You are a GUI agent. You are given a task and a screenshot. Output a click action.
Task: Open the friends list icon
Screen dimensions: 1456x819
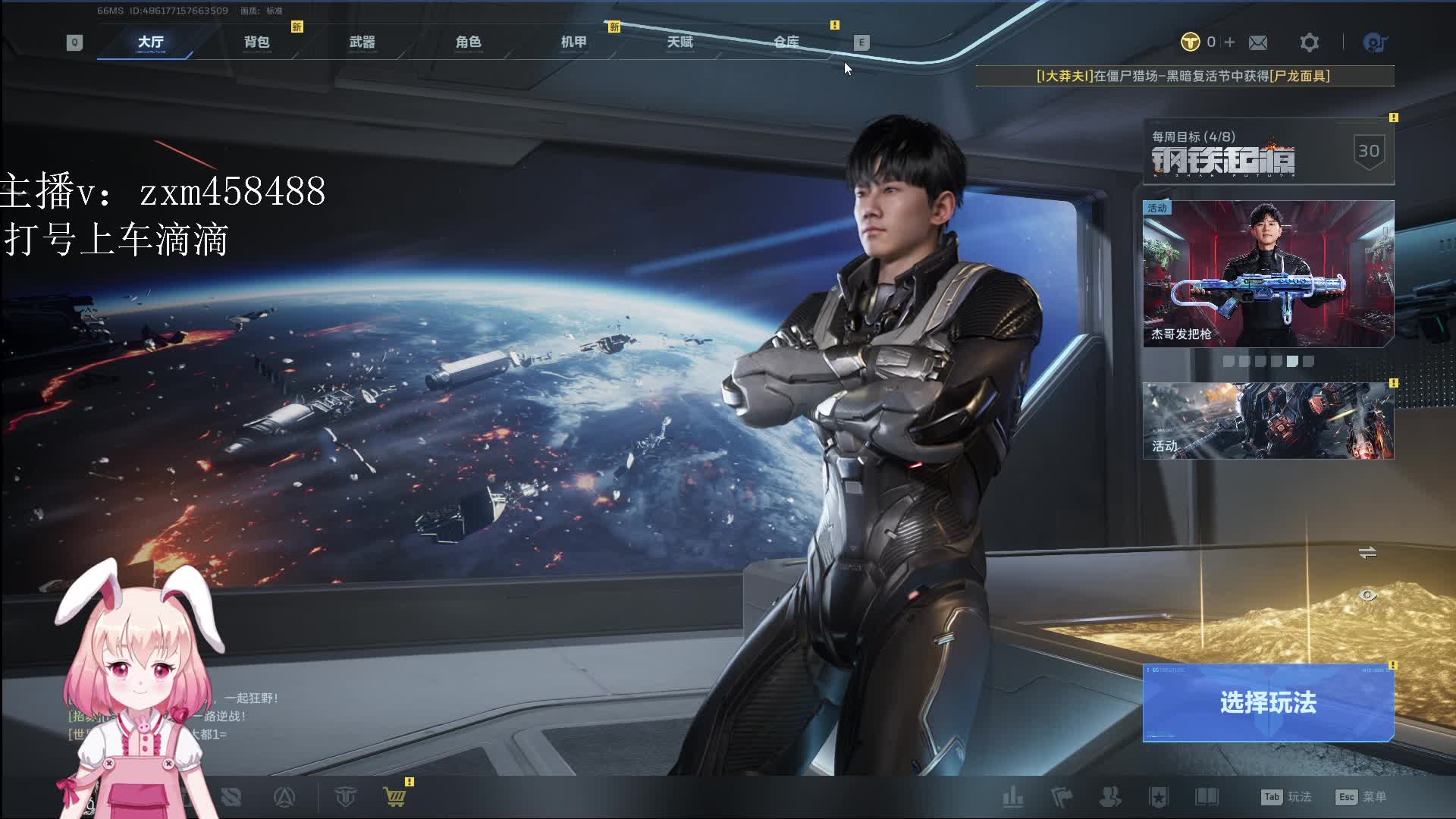[x=1110, y=797]
